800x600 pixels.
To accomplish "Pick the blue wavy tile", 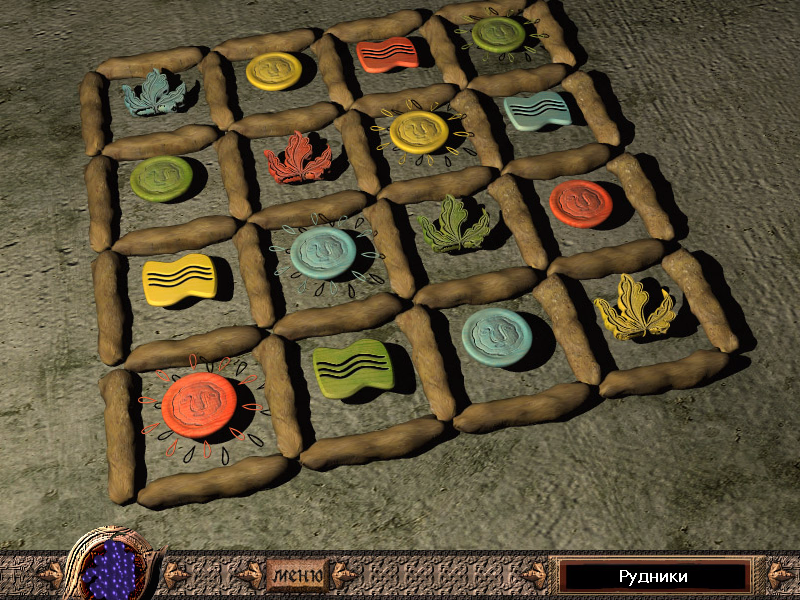I will coord(537,111).
